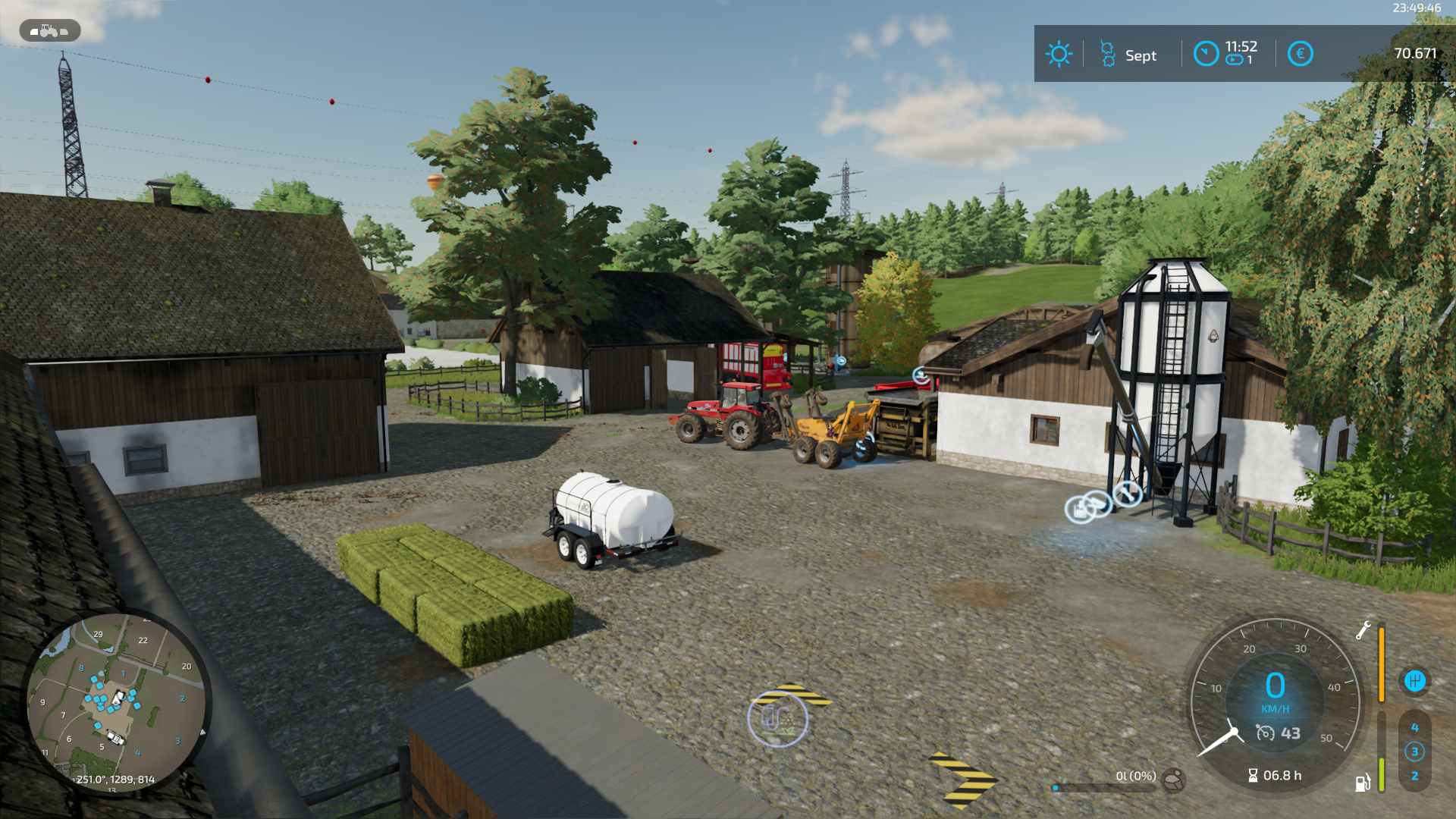Screen dimensions: 1456x819
Task: Click the blue clock icon
Action: coord(1206,54)
